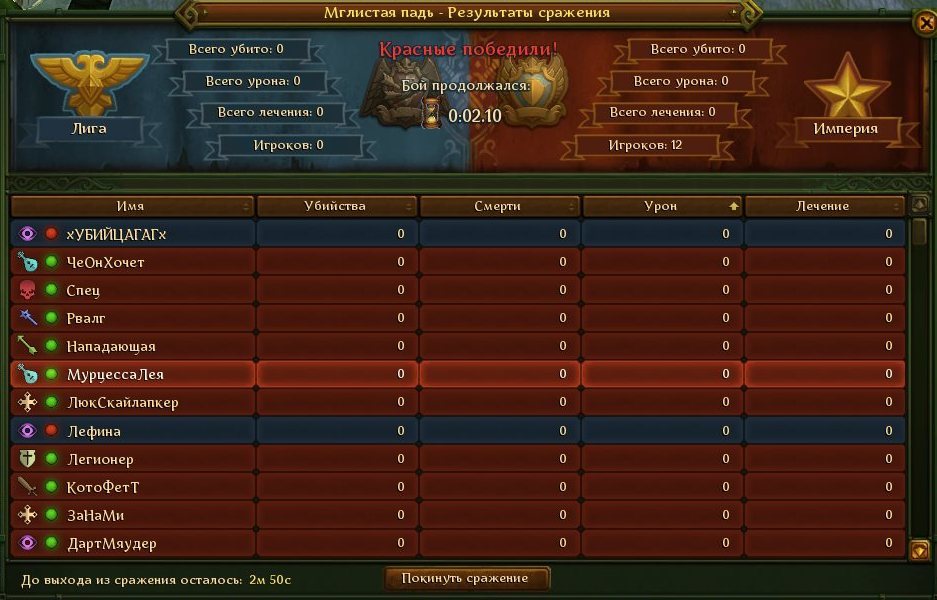The width and height of the screenshot is (937, 600).
Task: Choose the Спец player row
Action: [83, 290]
